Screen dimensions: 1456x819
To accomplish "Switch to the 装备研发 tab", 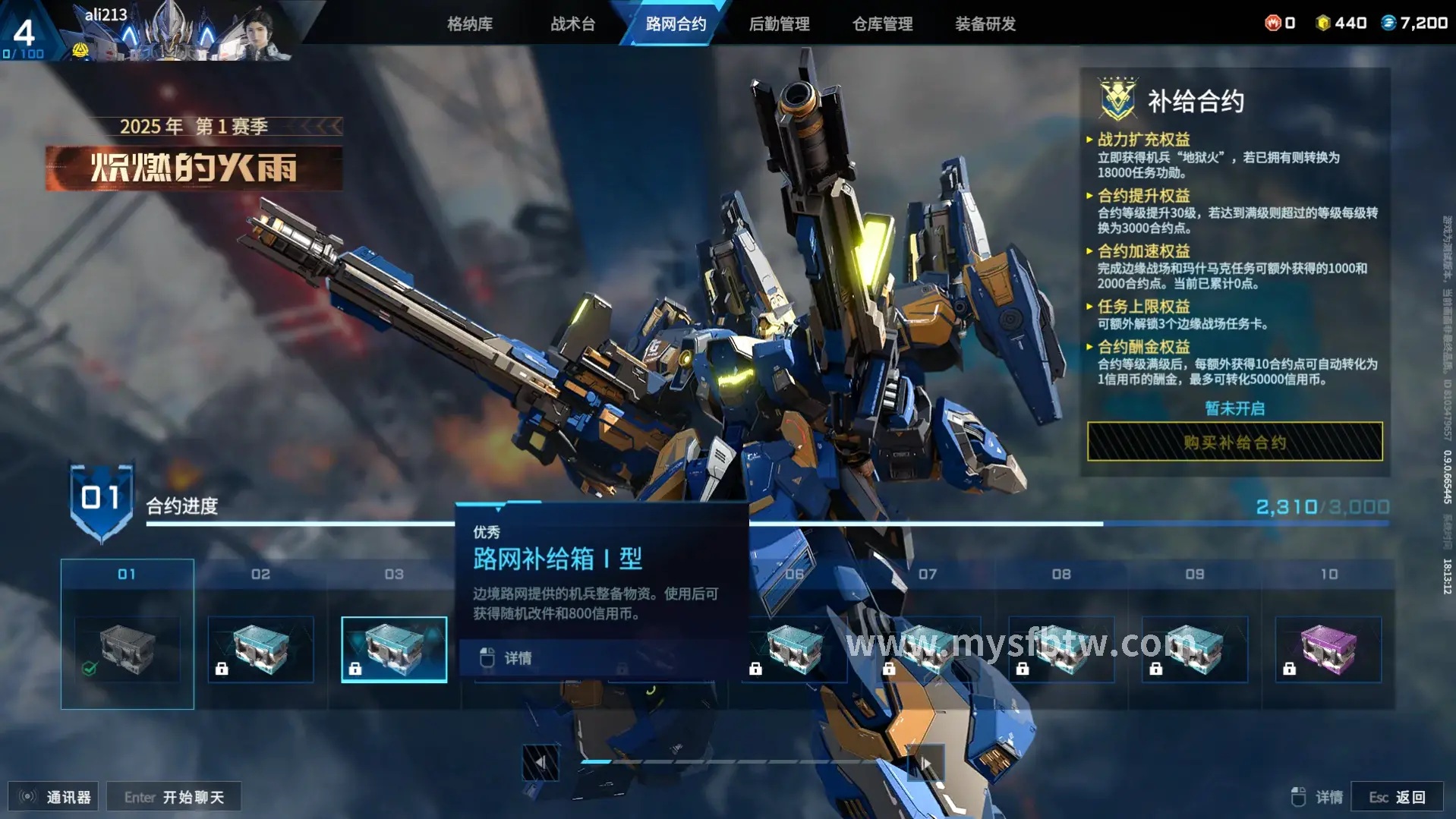I will 985,24.
